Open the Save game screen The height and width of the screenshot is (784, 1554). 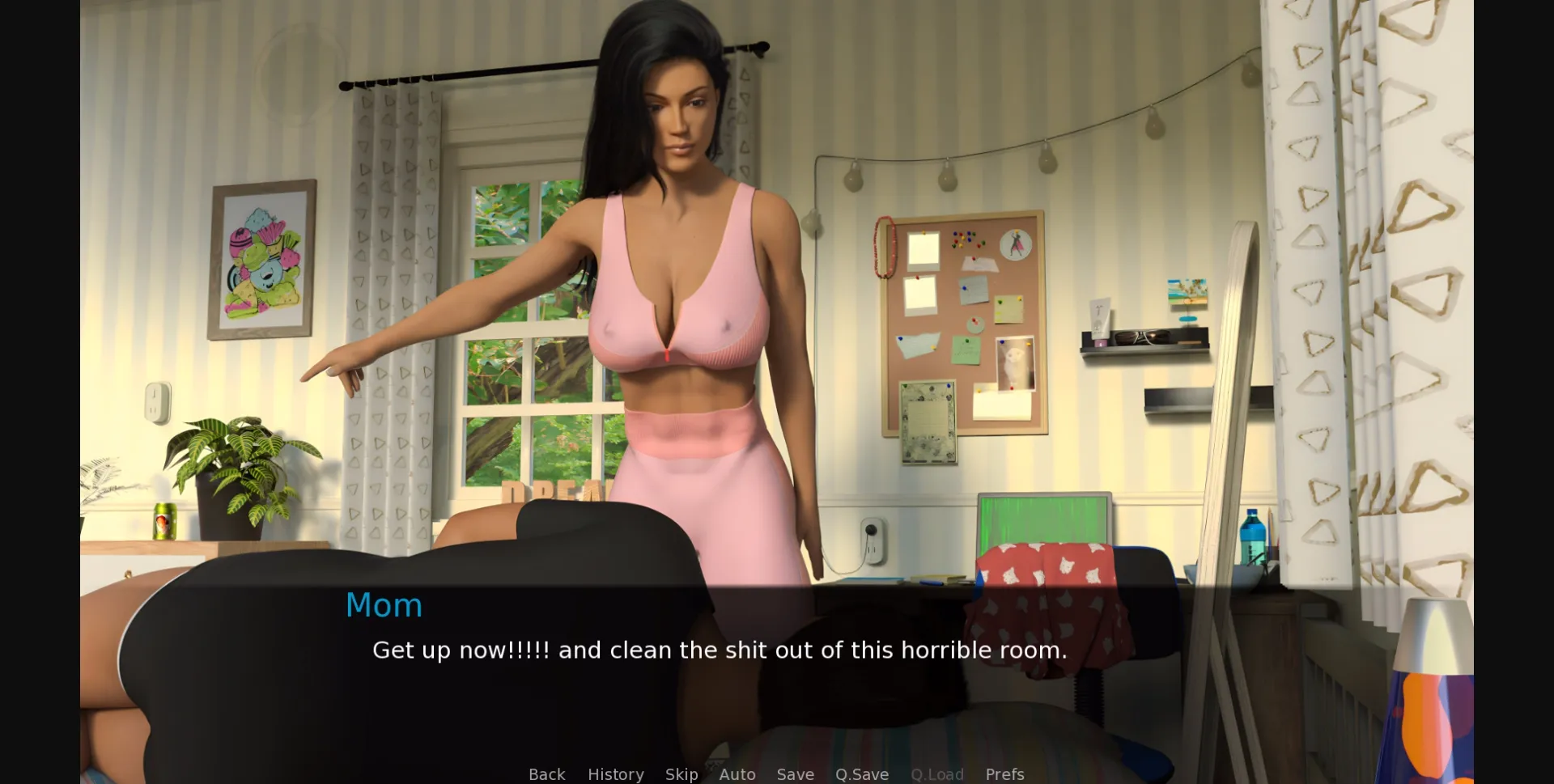795,773
